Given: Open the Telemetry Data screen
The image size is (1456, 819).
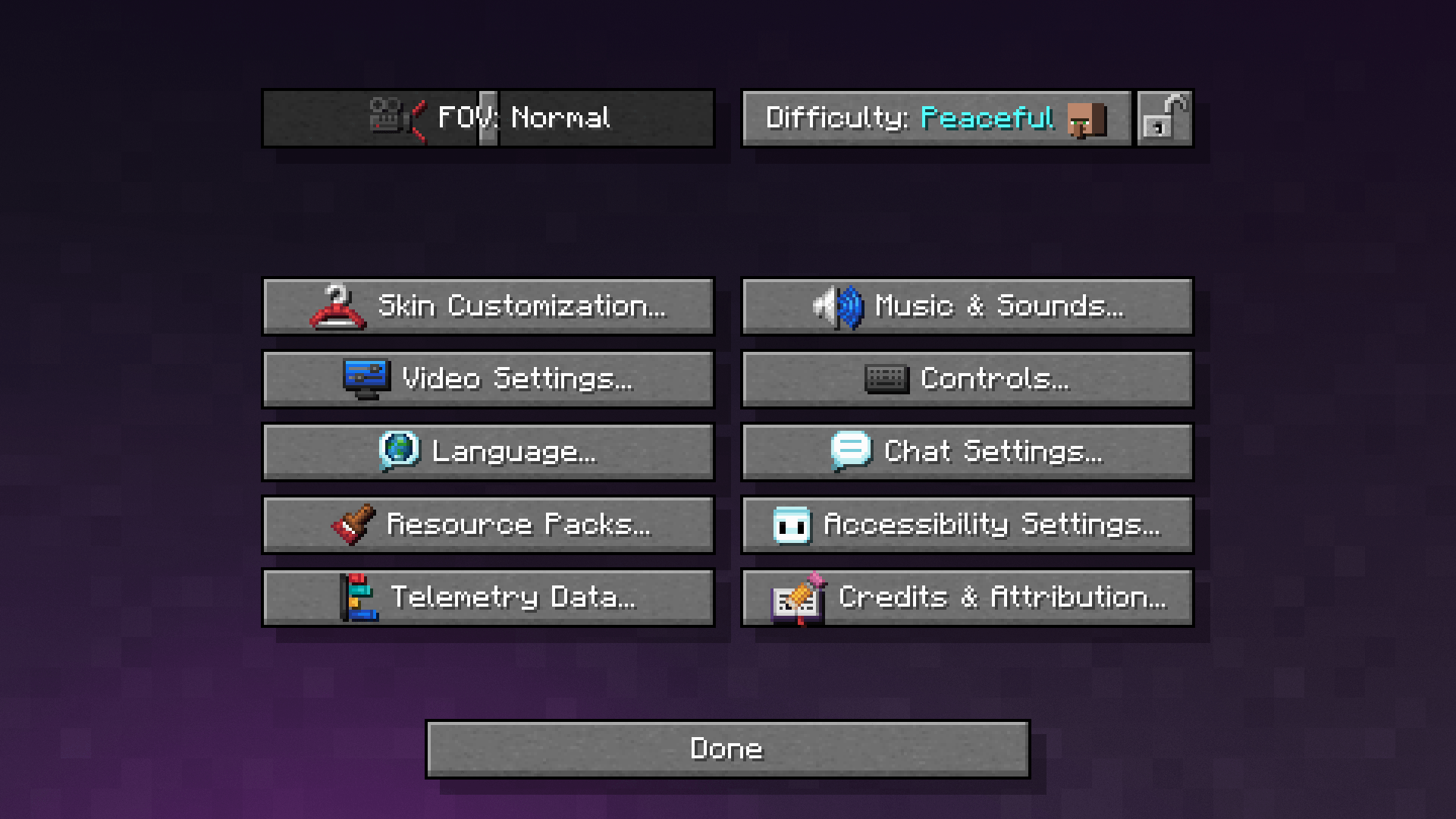Looking at the screenshot, I should coord(488,597).
